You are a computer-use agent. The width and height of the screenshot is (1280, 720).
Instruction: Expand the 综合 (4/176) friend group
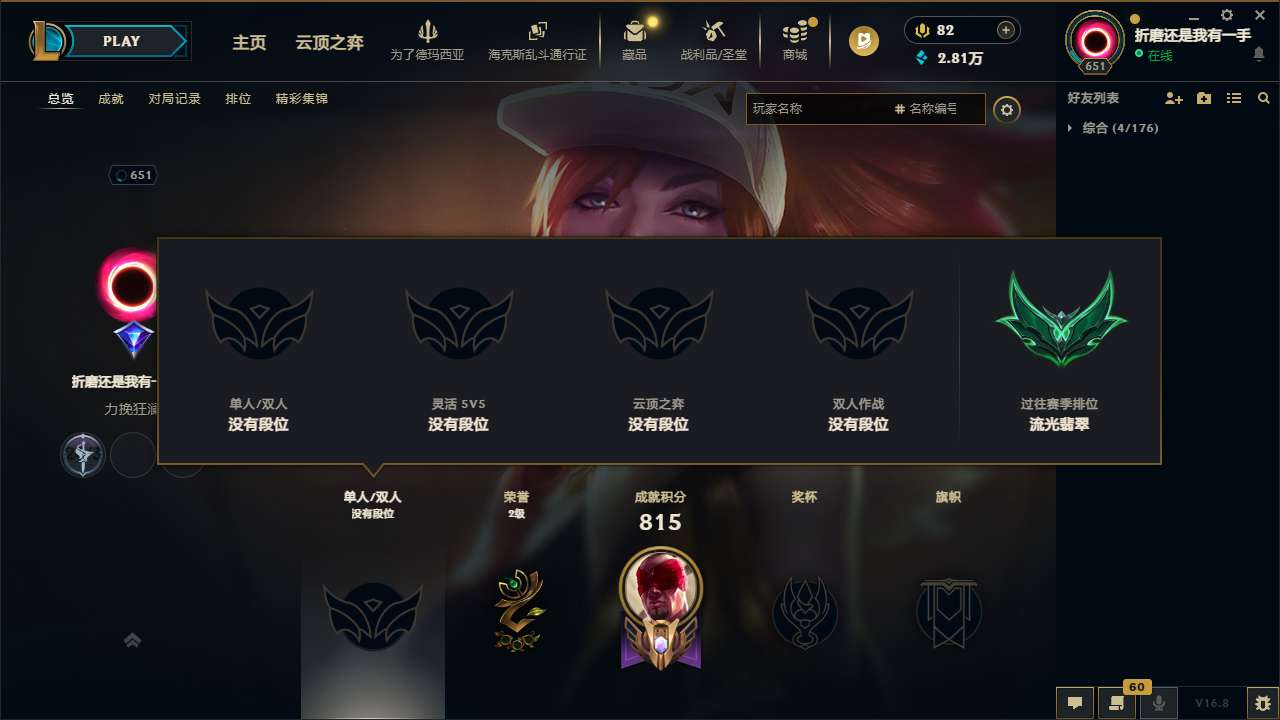pos(1120,128)
